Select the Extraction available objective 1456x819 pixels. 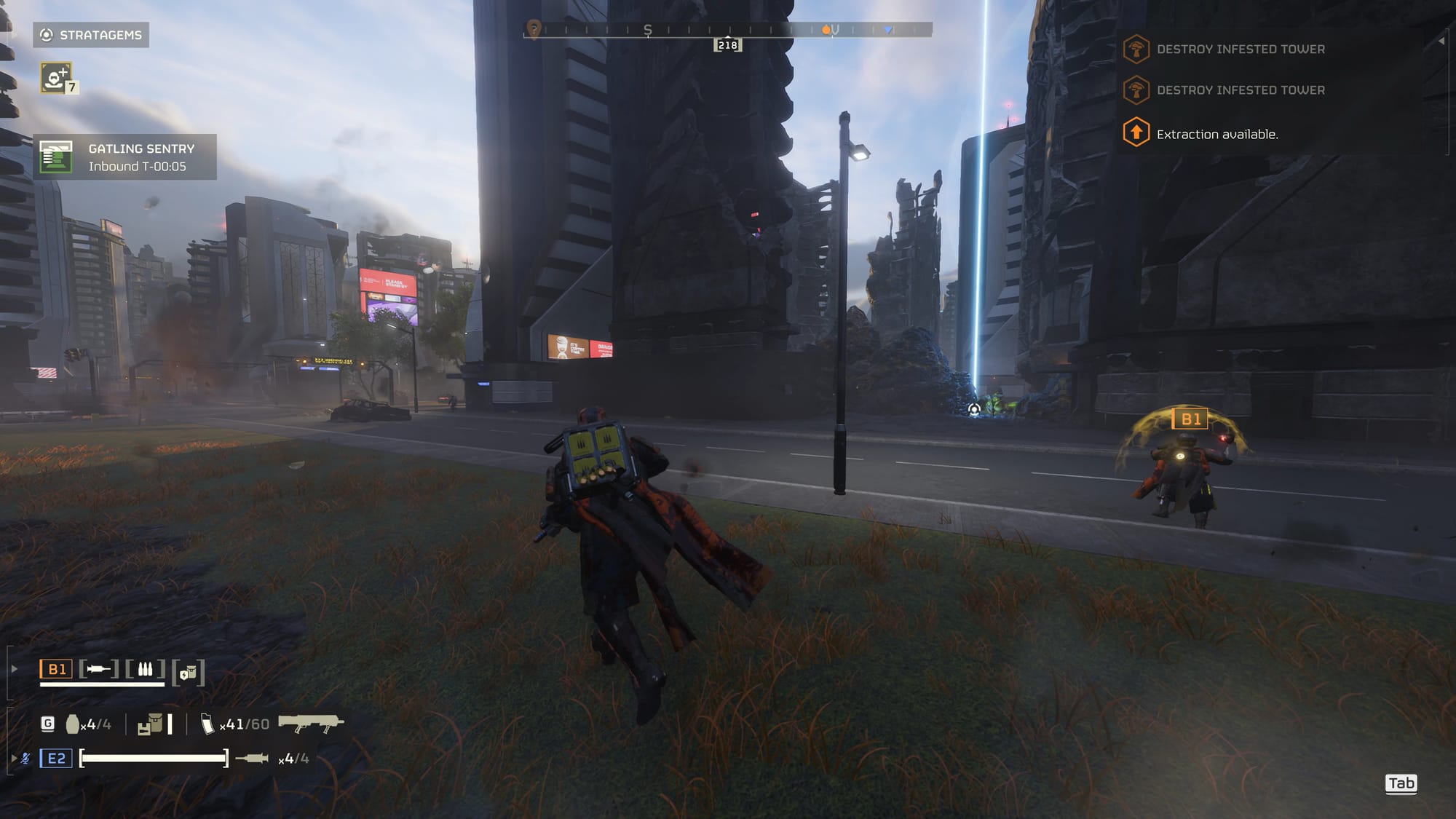coord(1216,134)
